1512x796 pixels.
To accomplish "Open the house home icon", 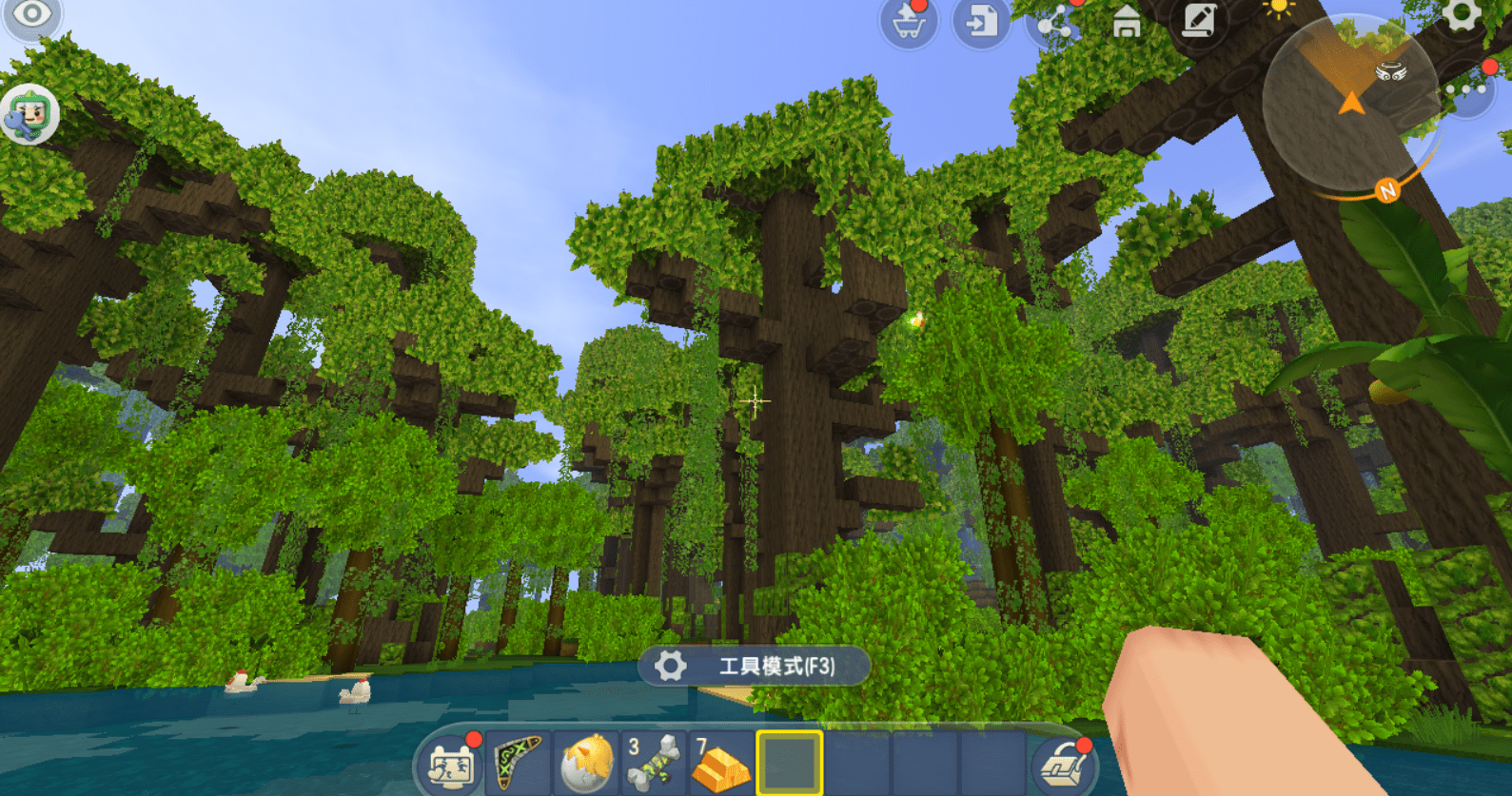I will 1127,21.
